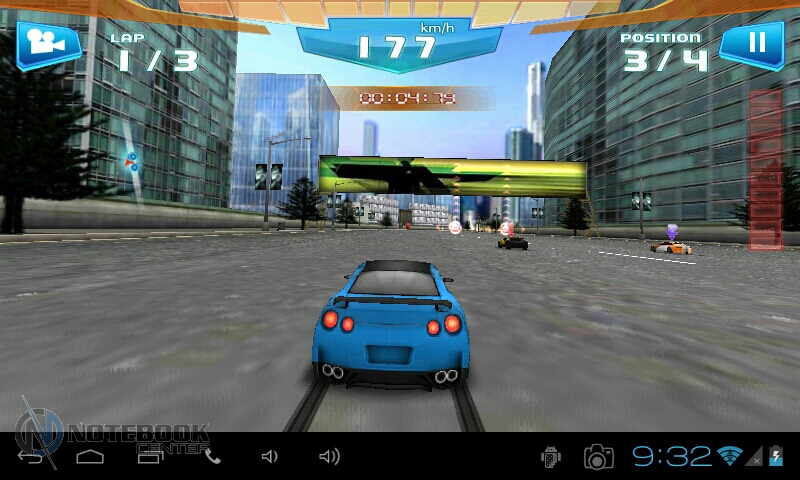Image resolution: width=800 pixels, height=480 pixels.
Task: Tap the Android back arrow
Action: (32, 458)
